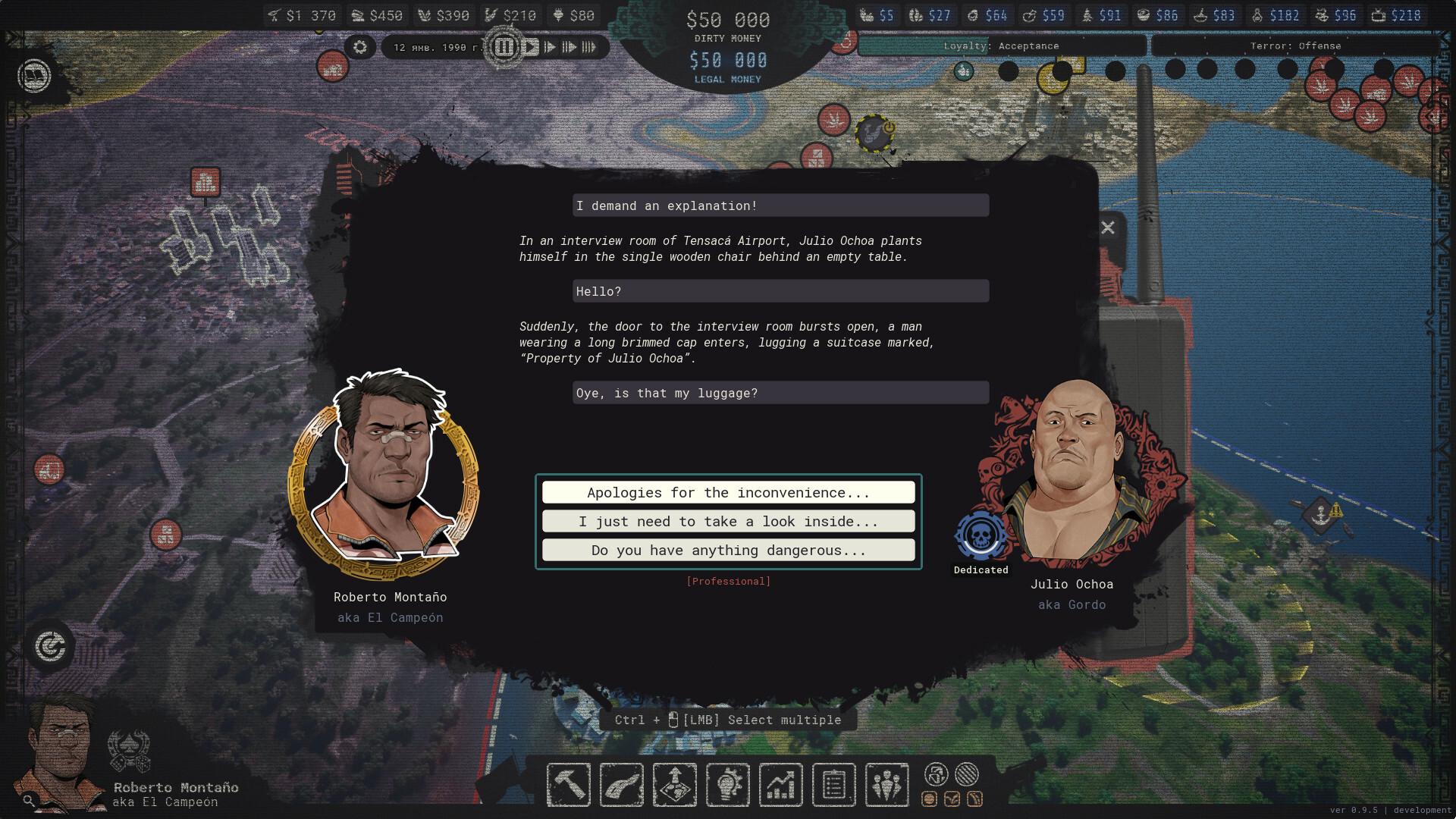
Task: Open the road construction tool
Action: 622,785
